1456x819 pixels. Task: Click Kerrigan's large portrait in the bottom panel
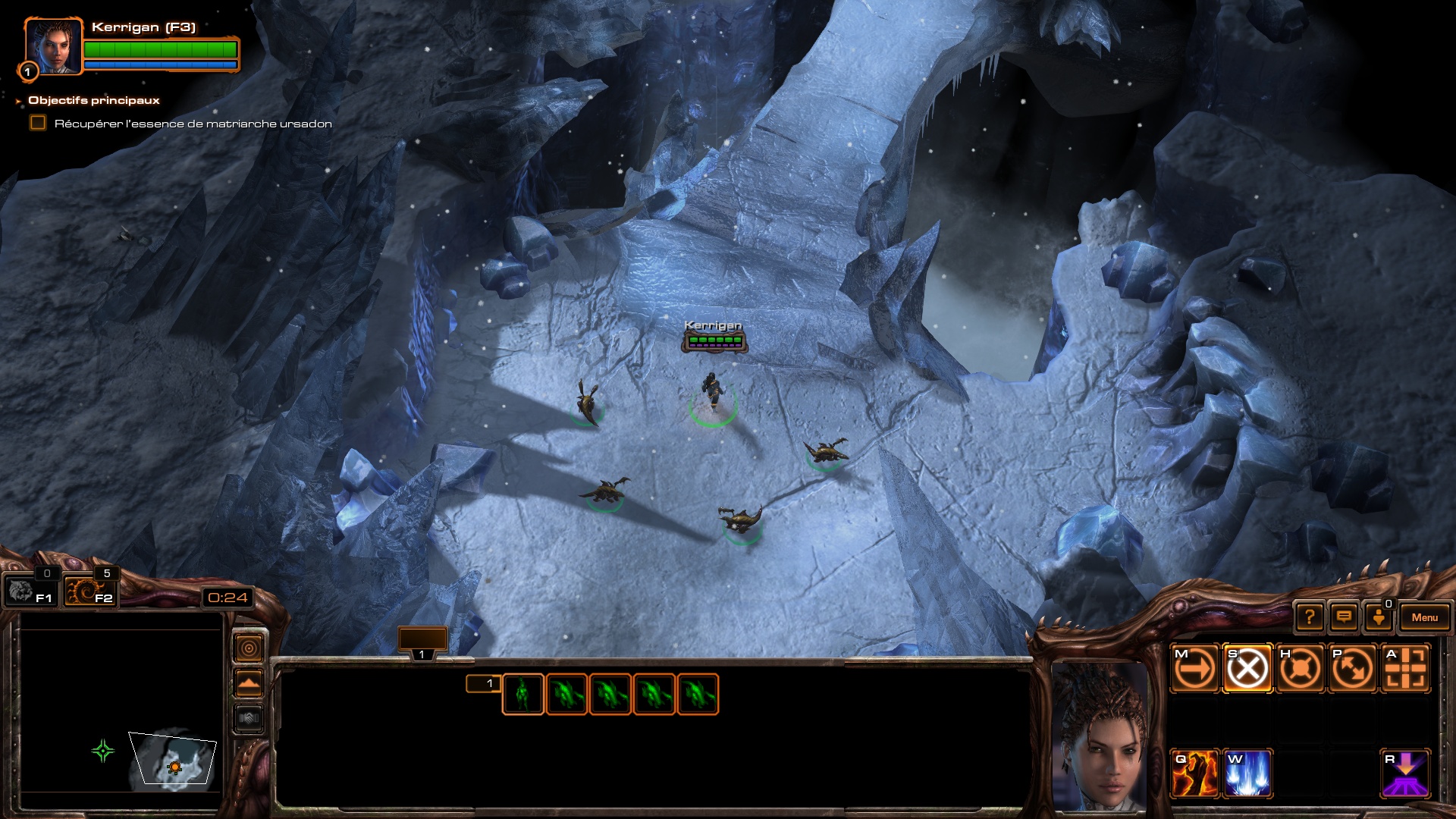click(x=1100, y=736)
